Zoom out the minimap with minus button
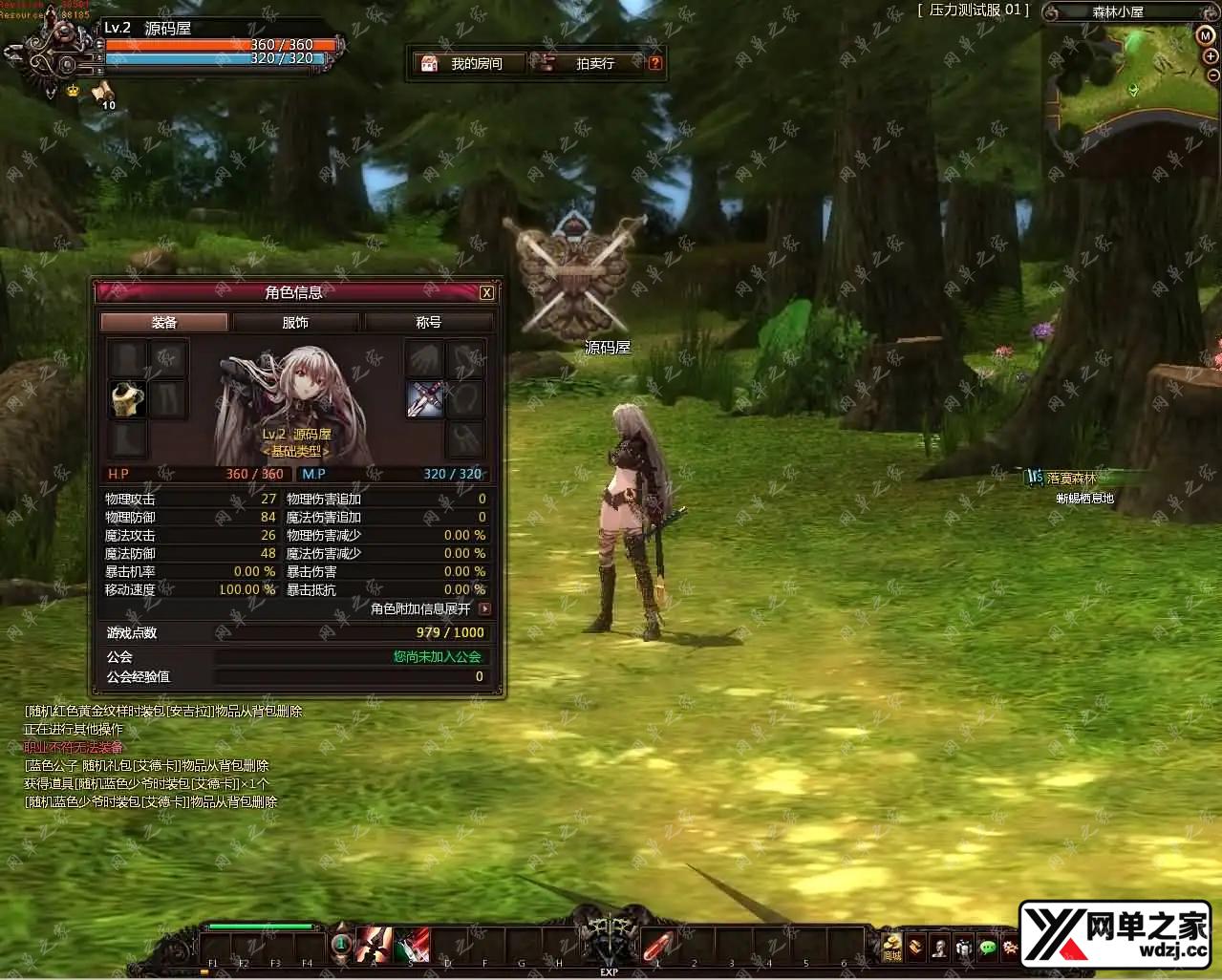 (1213, 75)
